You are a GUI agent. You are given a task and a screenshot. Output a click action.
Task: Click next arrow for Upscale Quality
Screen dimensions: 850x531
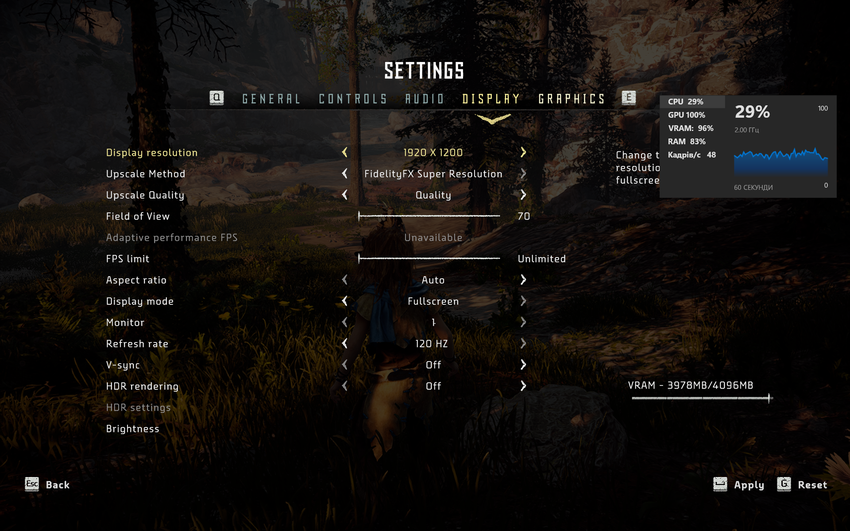tap(523, 195)
